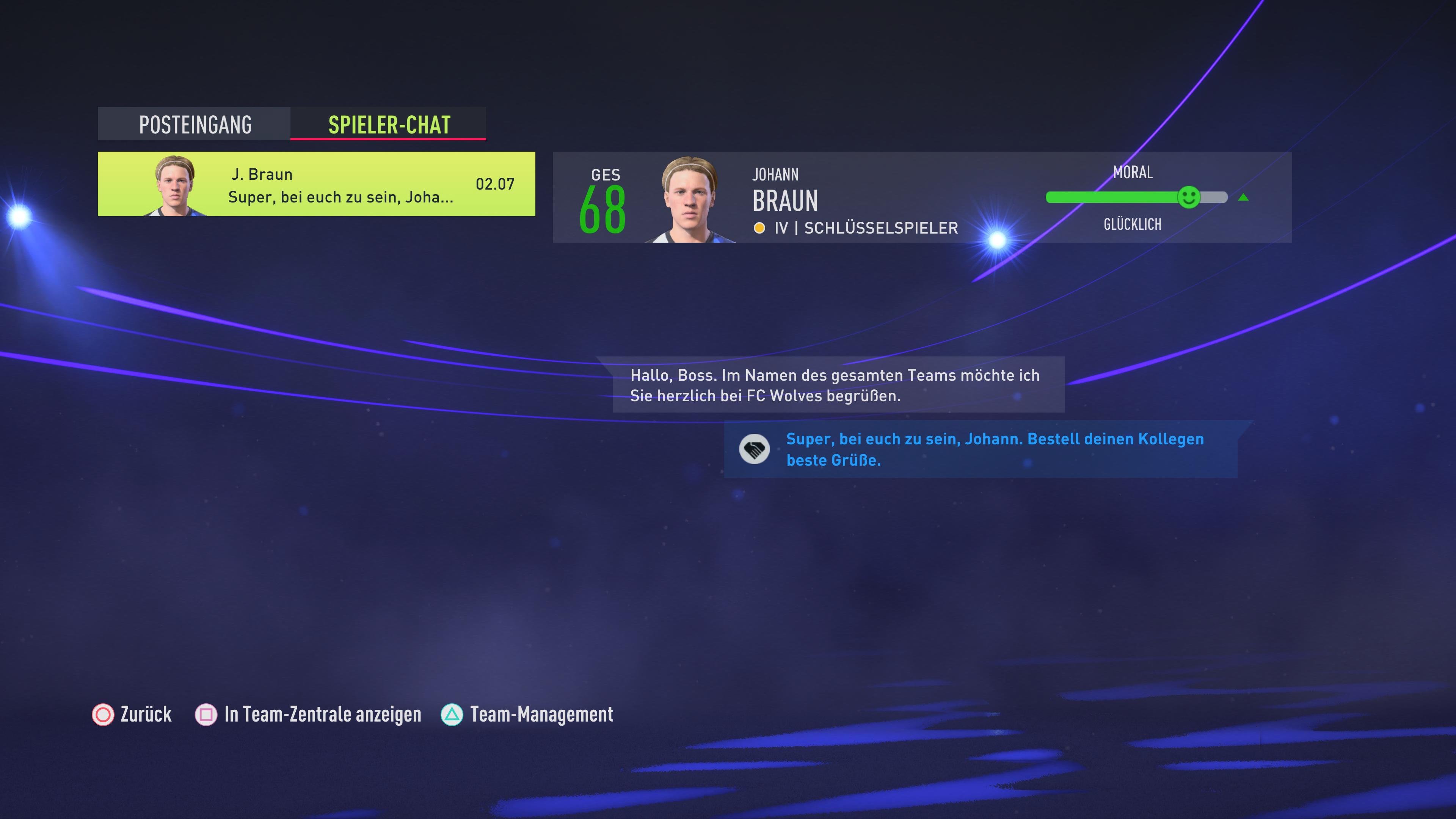Select the J. Braun conversation entry
The width and height of the screenshot is (1456, 819).
click(x=317, y=184)
